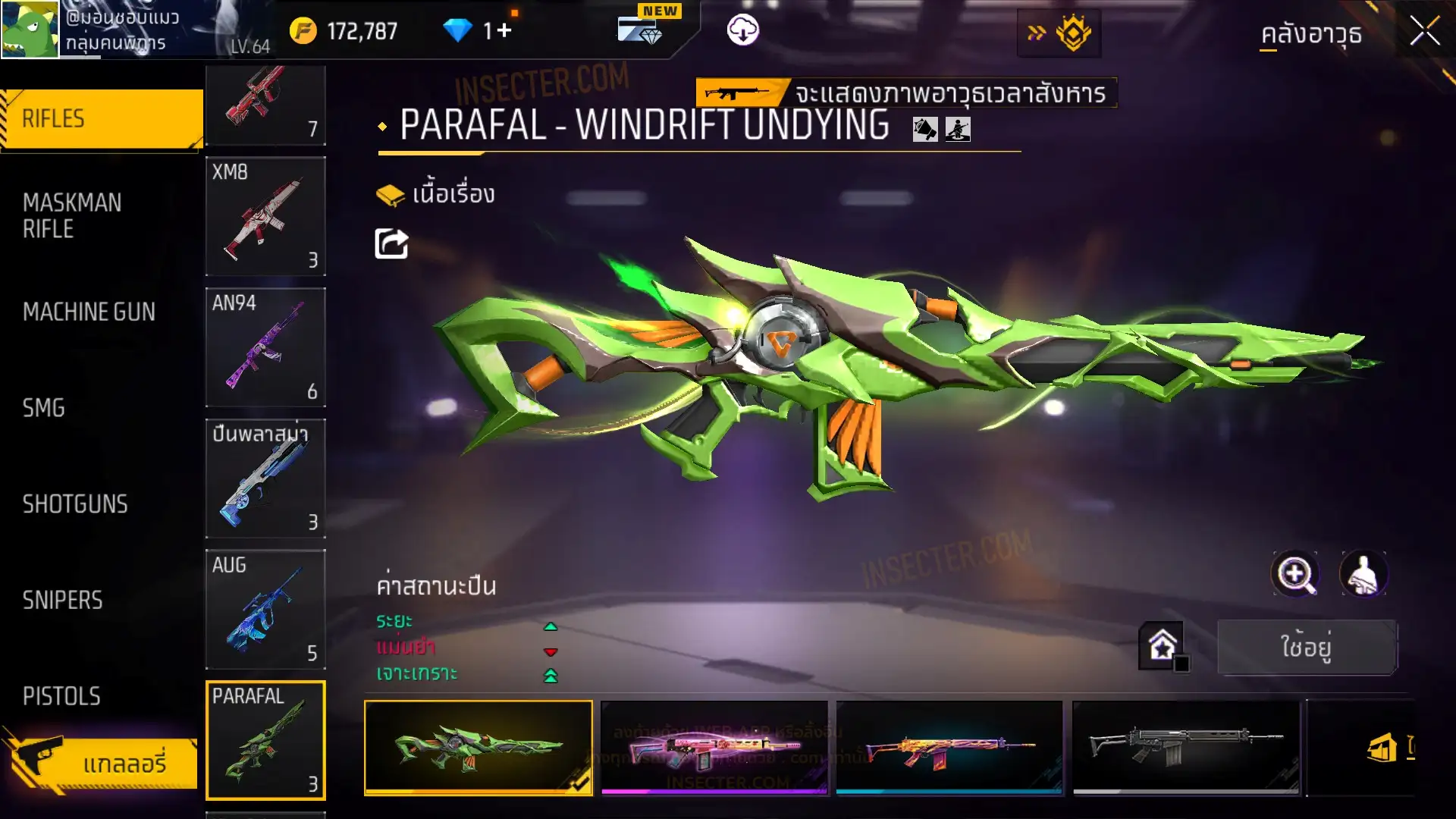The width and height of the screenshot is (1456, 819).
Task: Open the cloud download icon
Action: (x=742, y=30)
